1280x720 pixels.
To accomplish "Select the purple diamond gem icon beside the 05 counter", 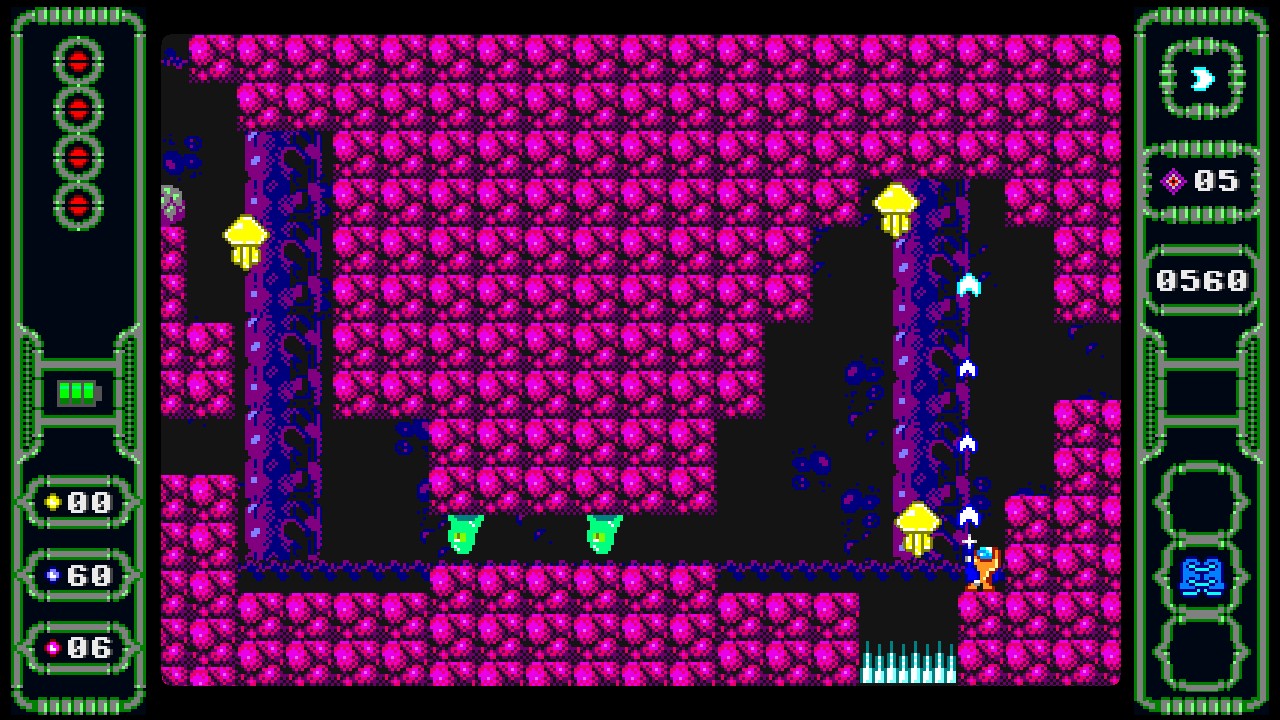I will (1175, 182).
